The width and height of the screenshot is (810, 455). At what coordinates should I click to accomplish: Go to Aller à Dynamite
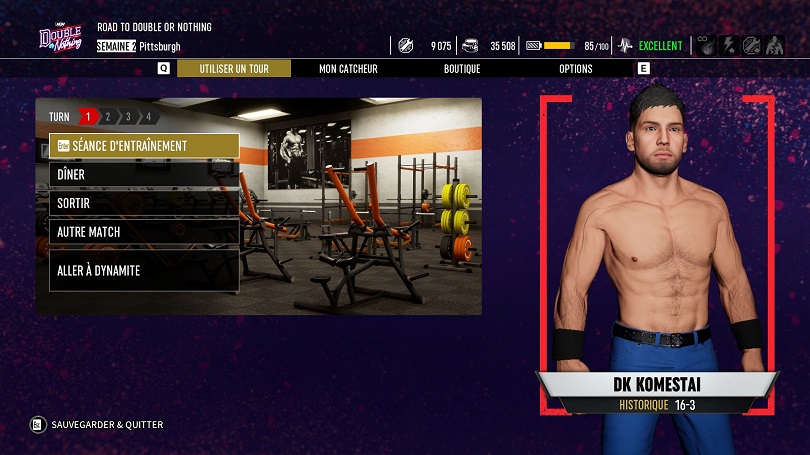point(144,270)
